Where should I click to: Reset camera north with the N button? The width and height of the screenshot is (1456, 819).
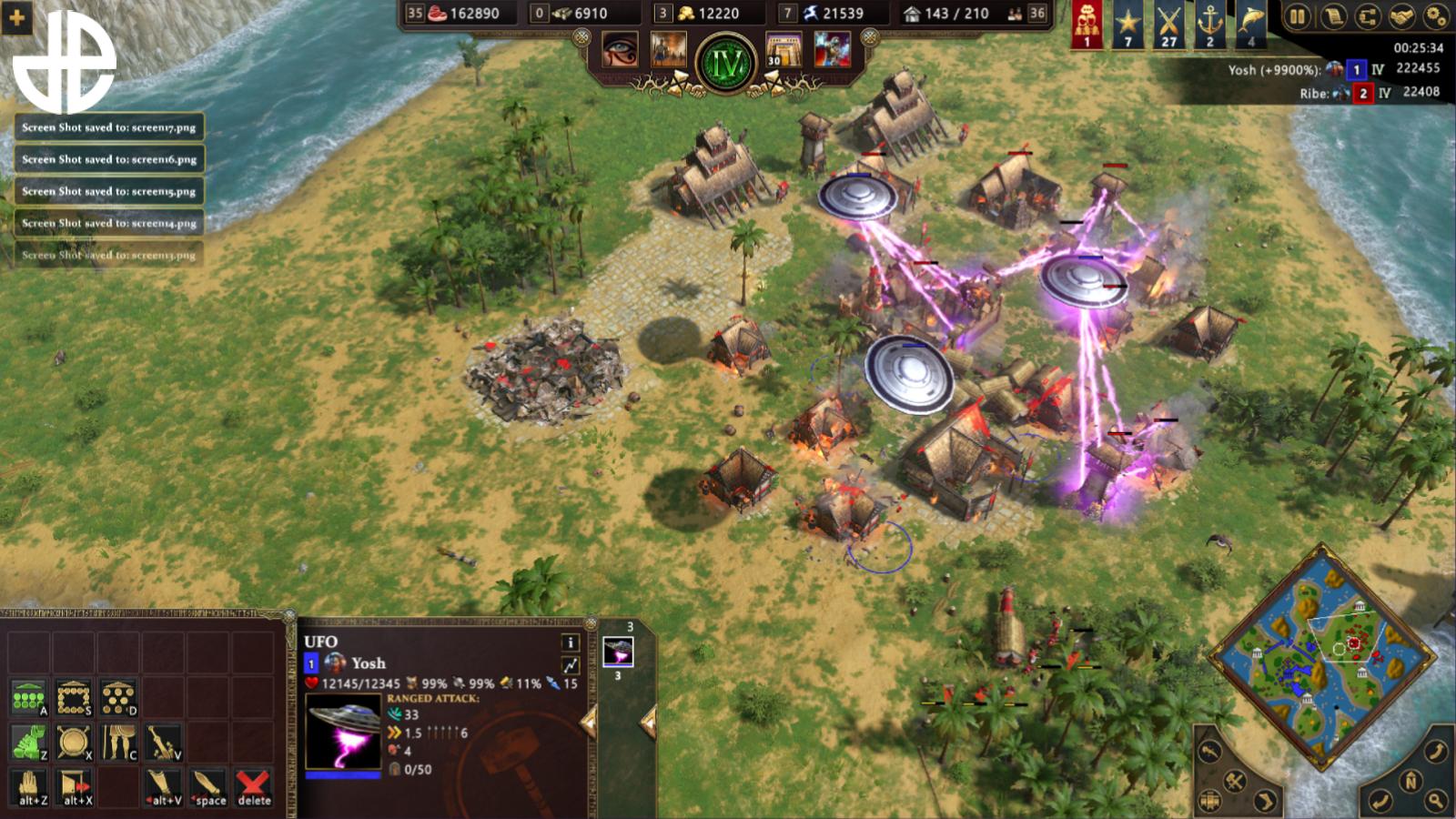pyautogui.click(x=1410, y=781)
